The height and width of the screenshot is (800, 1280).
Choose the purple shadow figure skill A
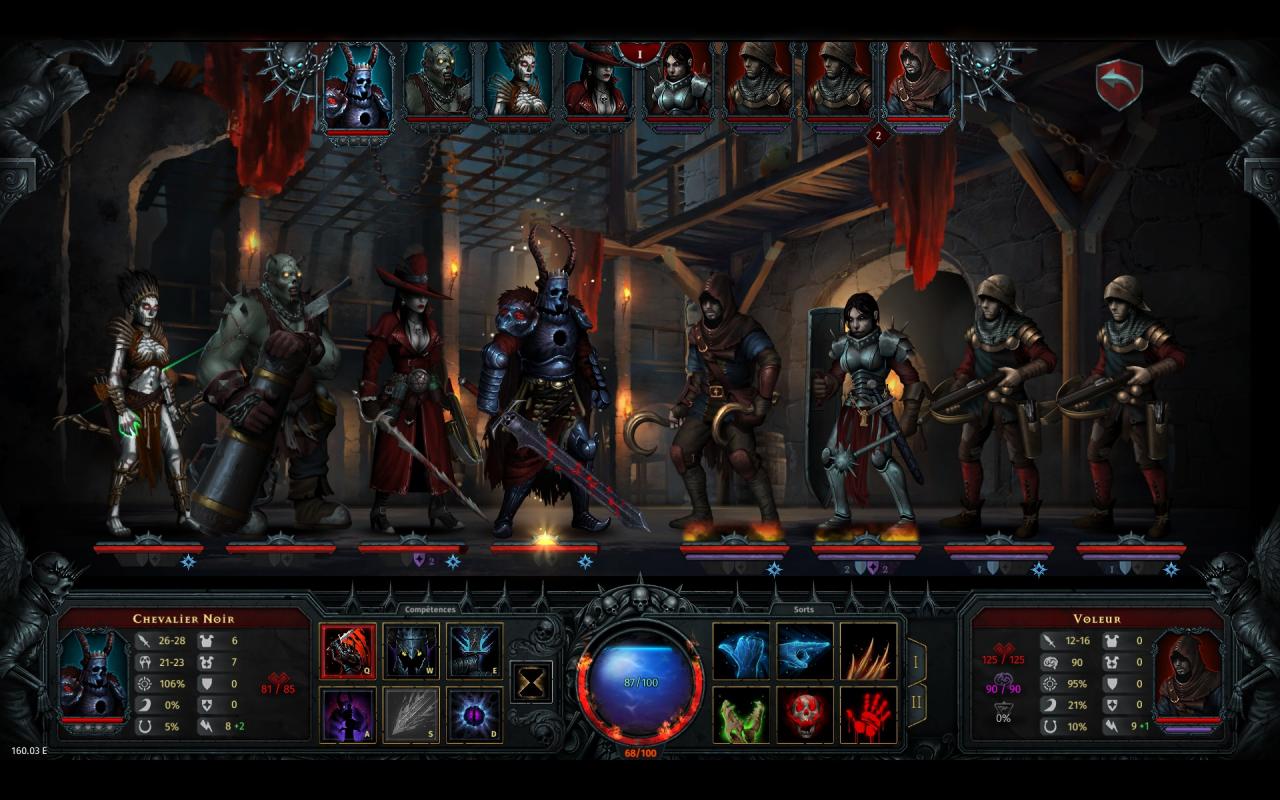348,715
